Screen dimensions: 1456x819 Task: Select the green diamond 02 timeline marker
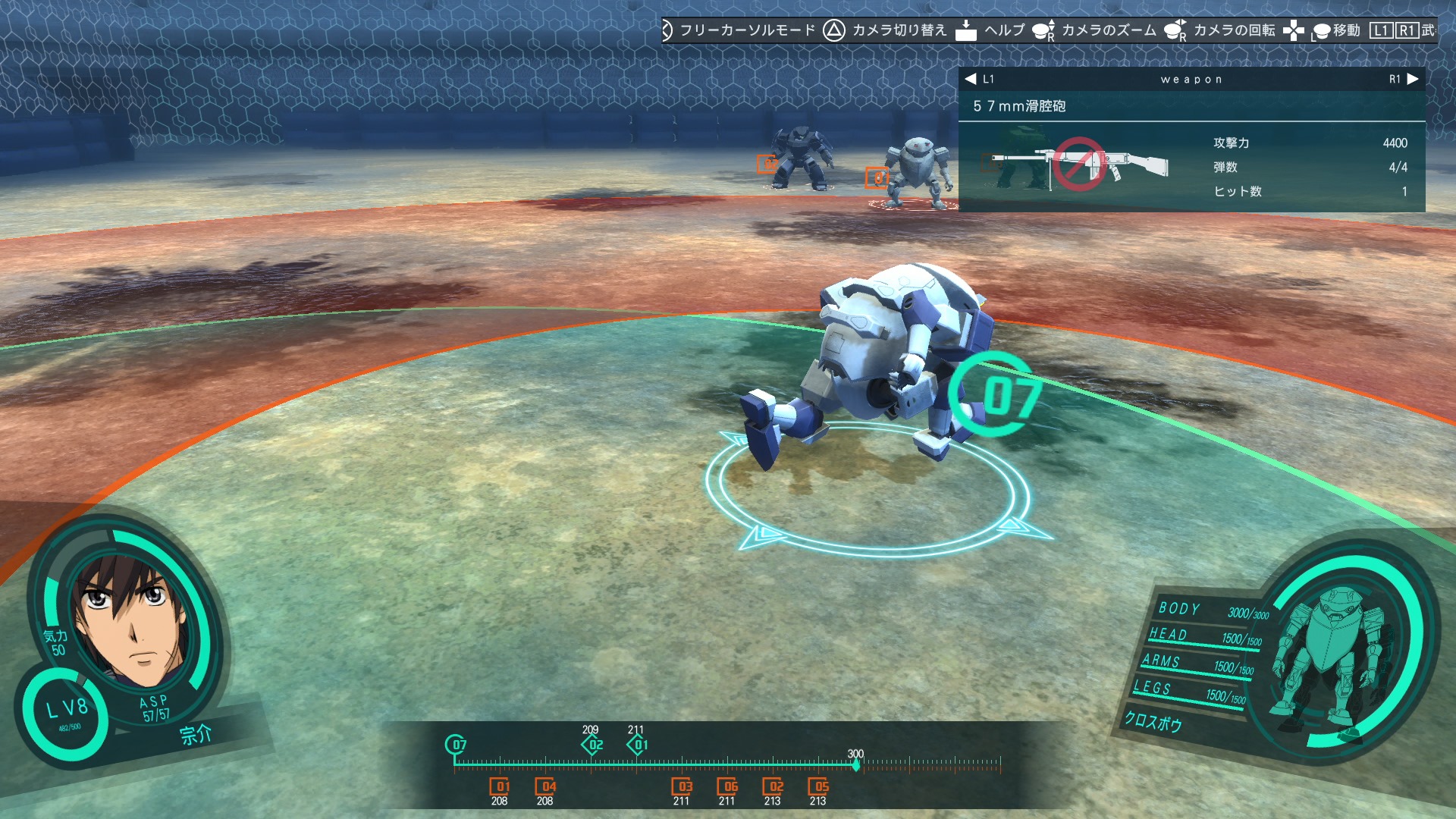click(x=593, y=745)
